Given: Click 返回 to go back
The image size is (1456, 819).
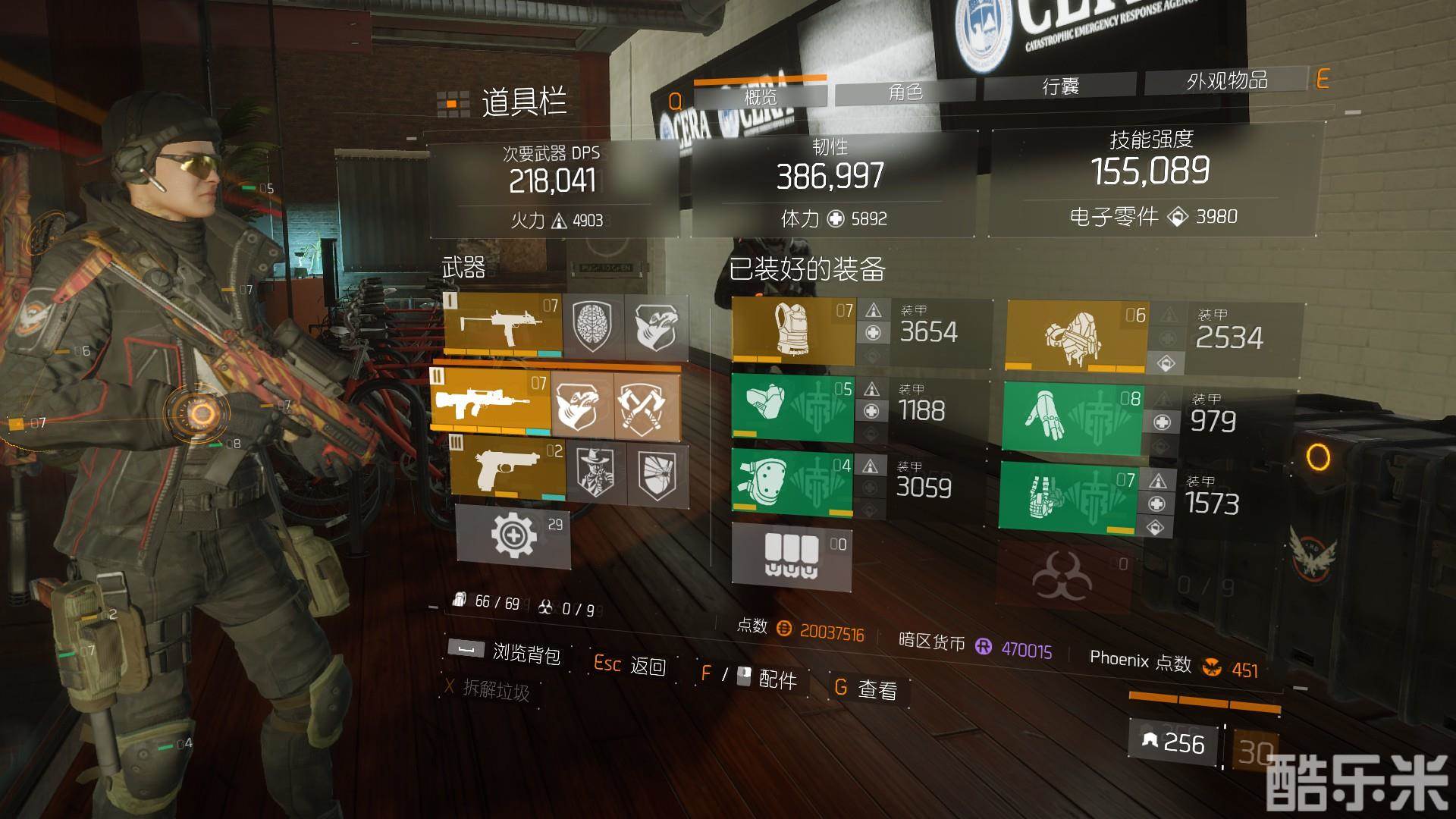Looking at the screenshot, I should 648,667.
